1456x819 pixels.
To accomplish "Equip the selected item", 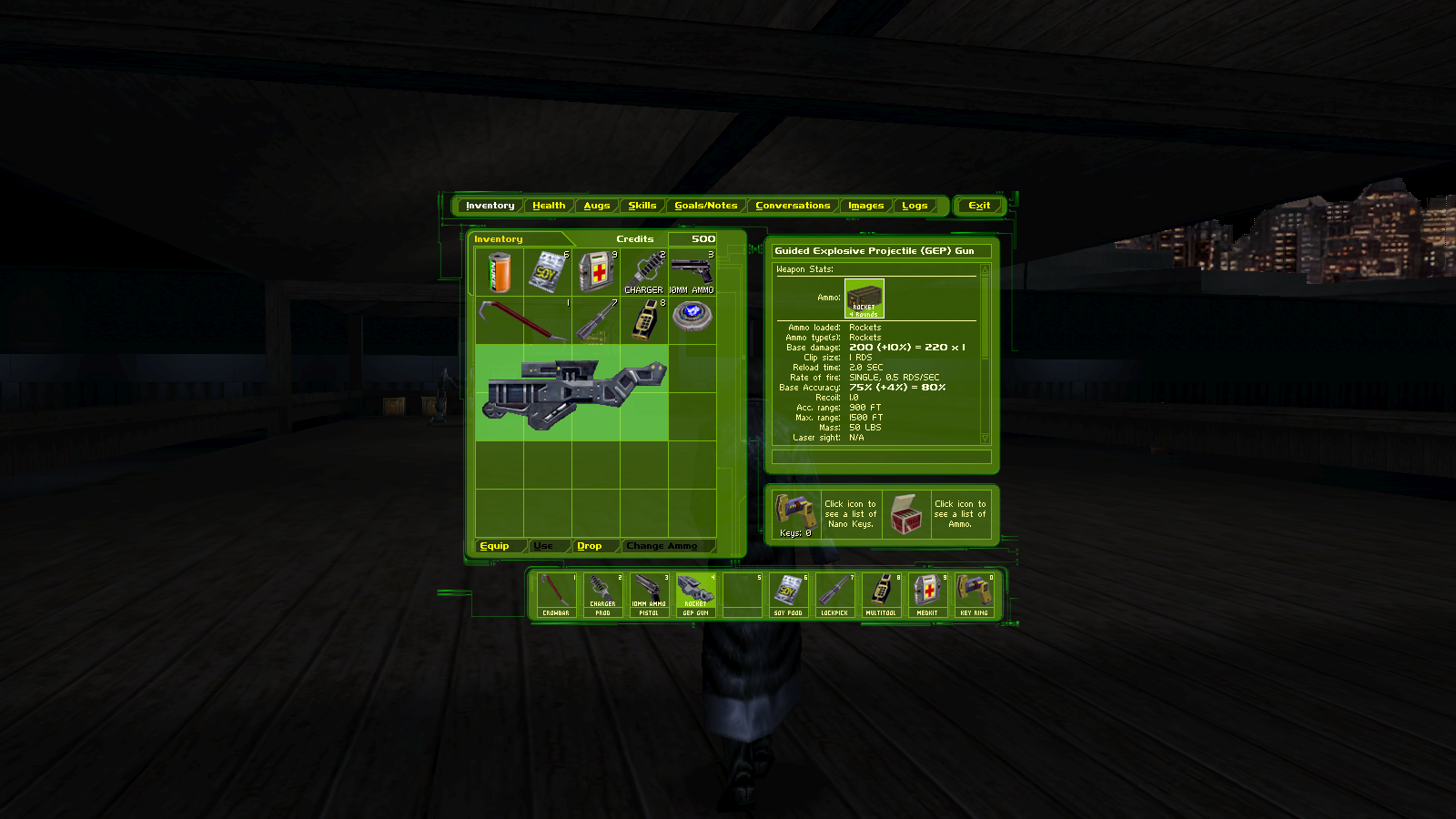I will [495, 546].
